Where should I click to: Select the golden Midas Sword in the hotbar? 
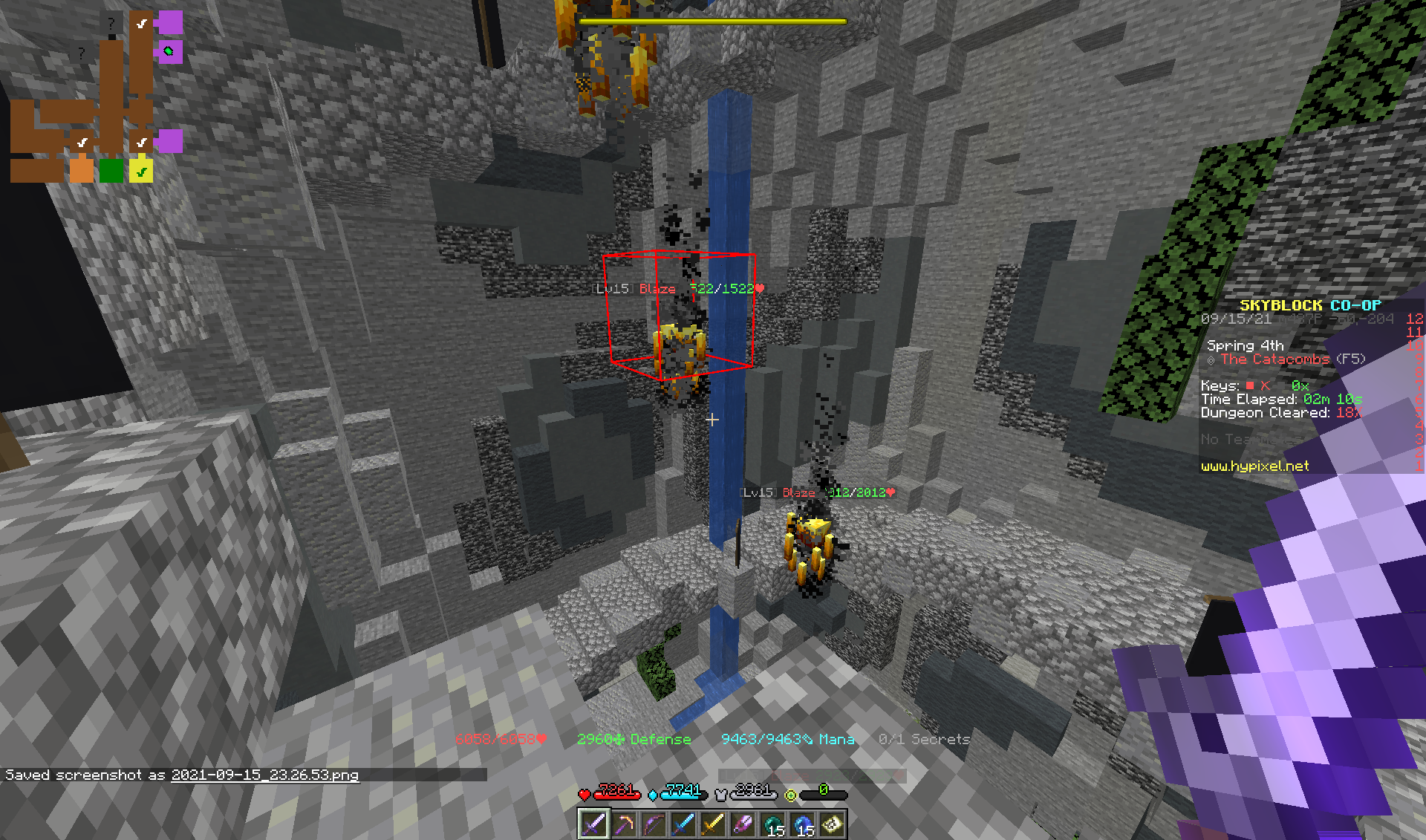click(713, 826)
